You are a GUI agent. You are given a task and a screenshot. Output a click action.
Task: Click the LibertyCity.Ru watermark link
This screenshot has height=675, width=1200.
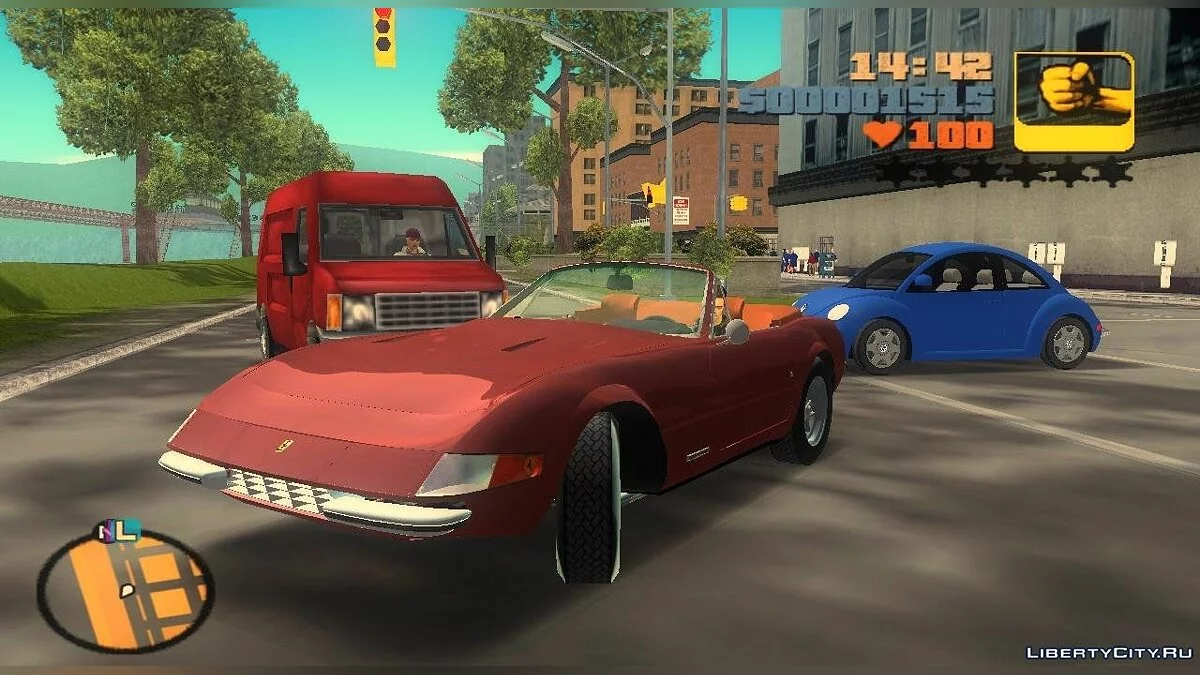click(x=1111, y=653)
